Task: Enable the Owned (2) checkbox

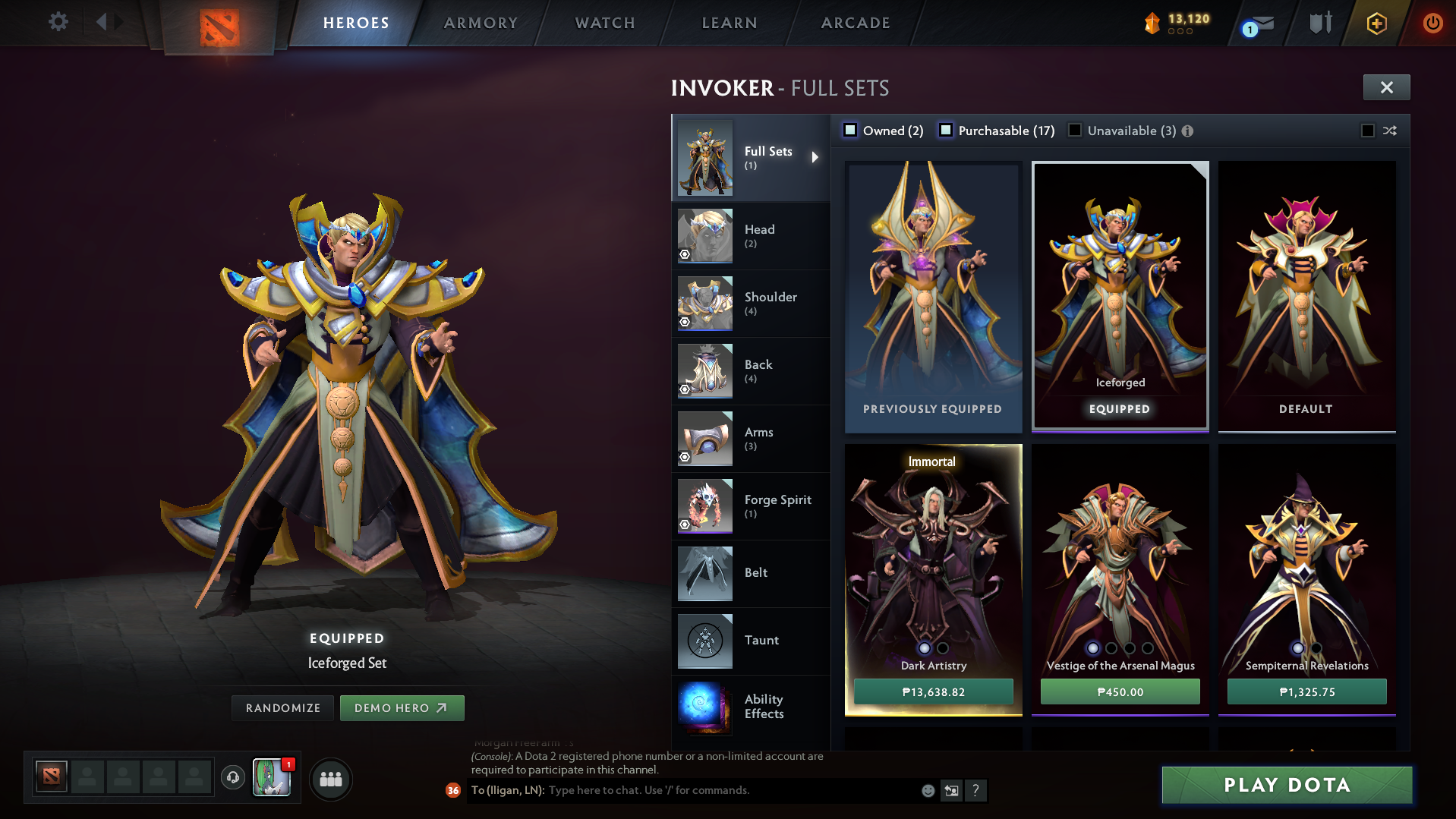Action: point(850,131)
